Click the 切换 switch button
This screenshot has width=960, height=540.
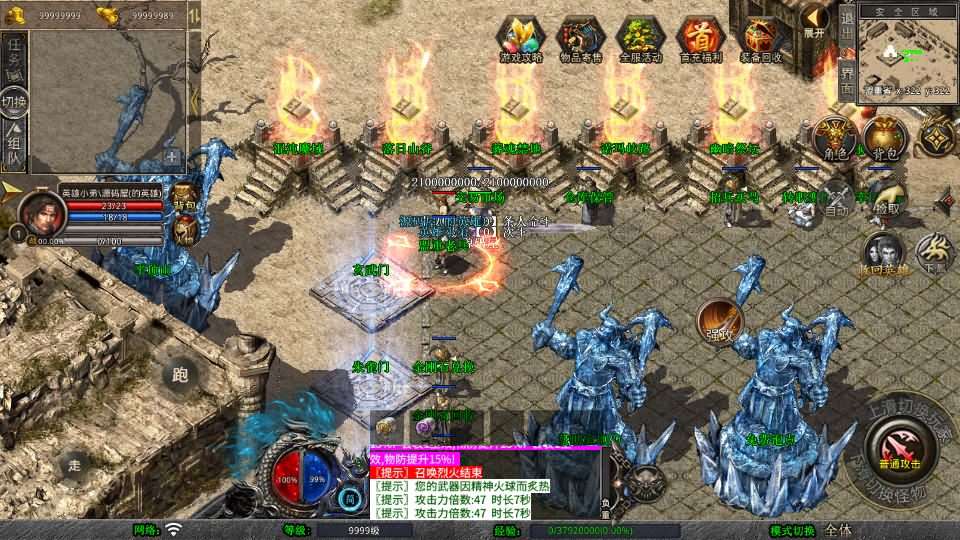click(x=14, y=101)
